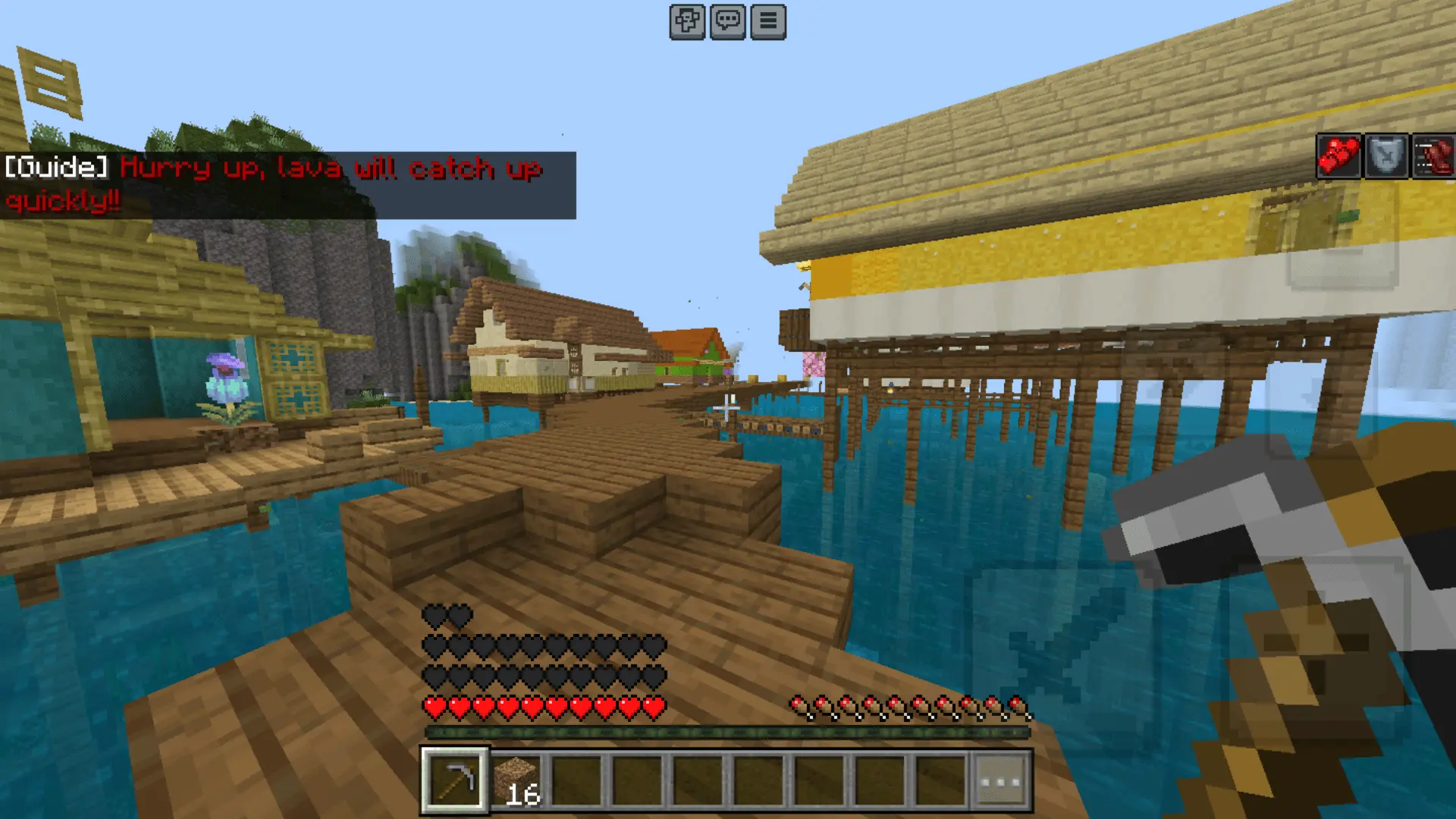Select the dirt block stack slot
Screen dimensions: 1456x819
(x=516, y=780)
